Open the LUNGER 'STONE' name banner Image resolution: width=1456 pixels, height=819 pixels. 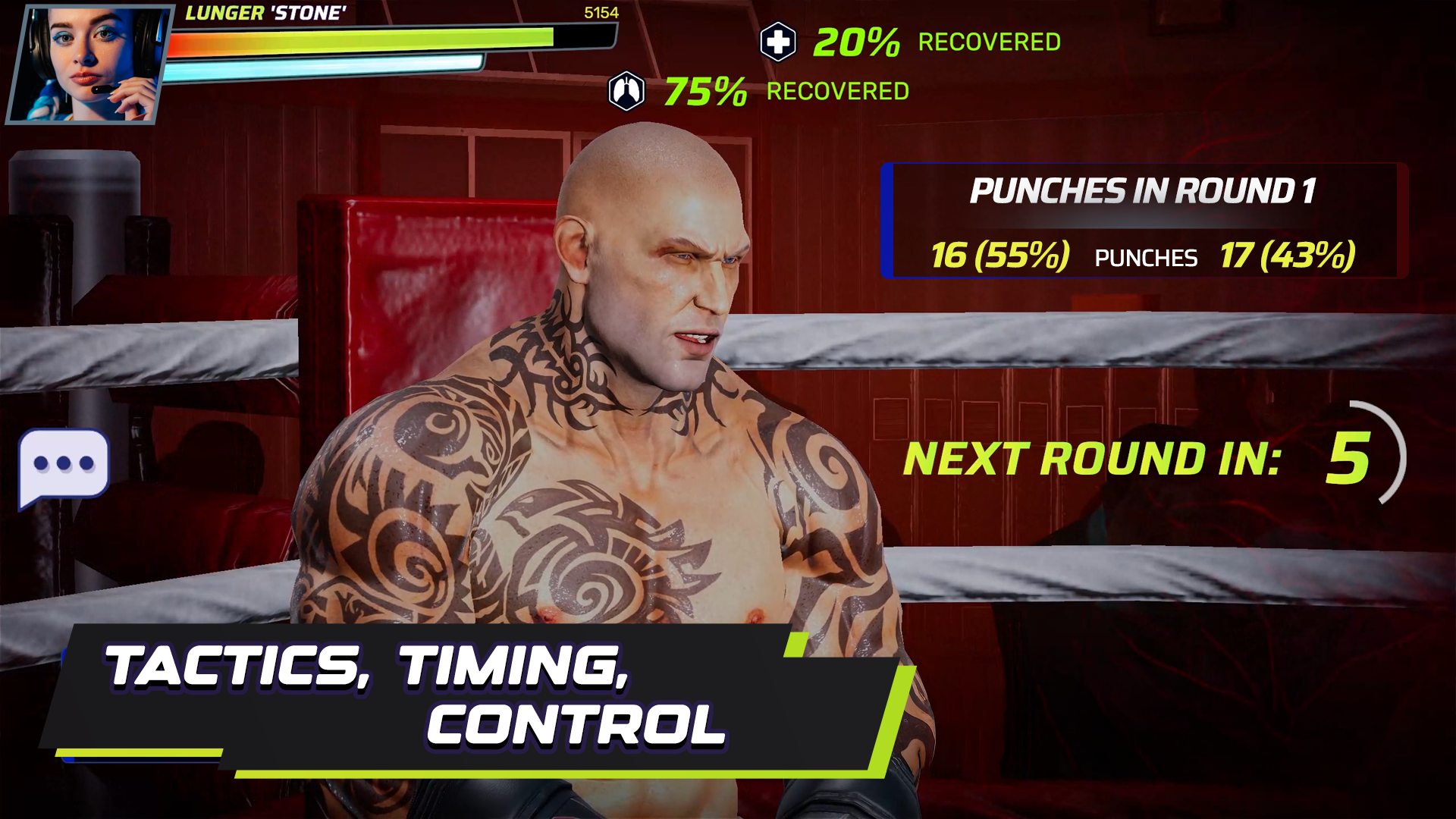265,11
